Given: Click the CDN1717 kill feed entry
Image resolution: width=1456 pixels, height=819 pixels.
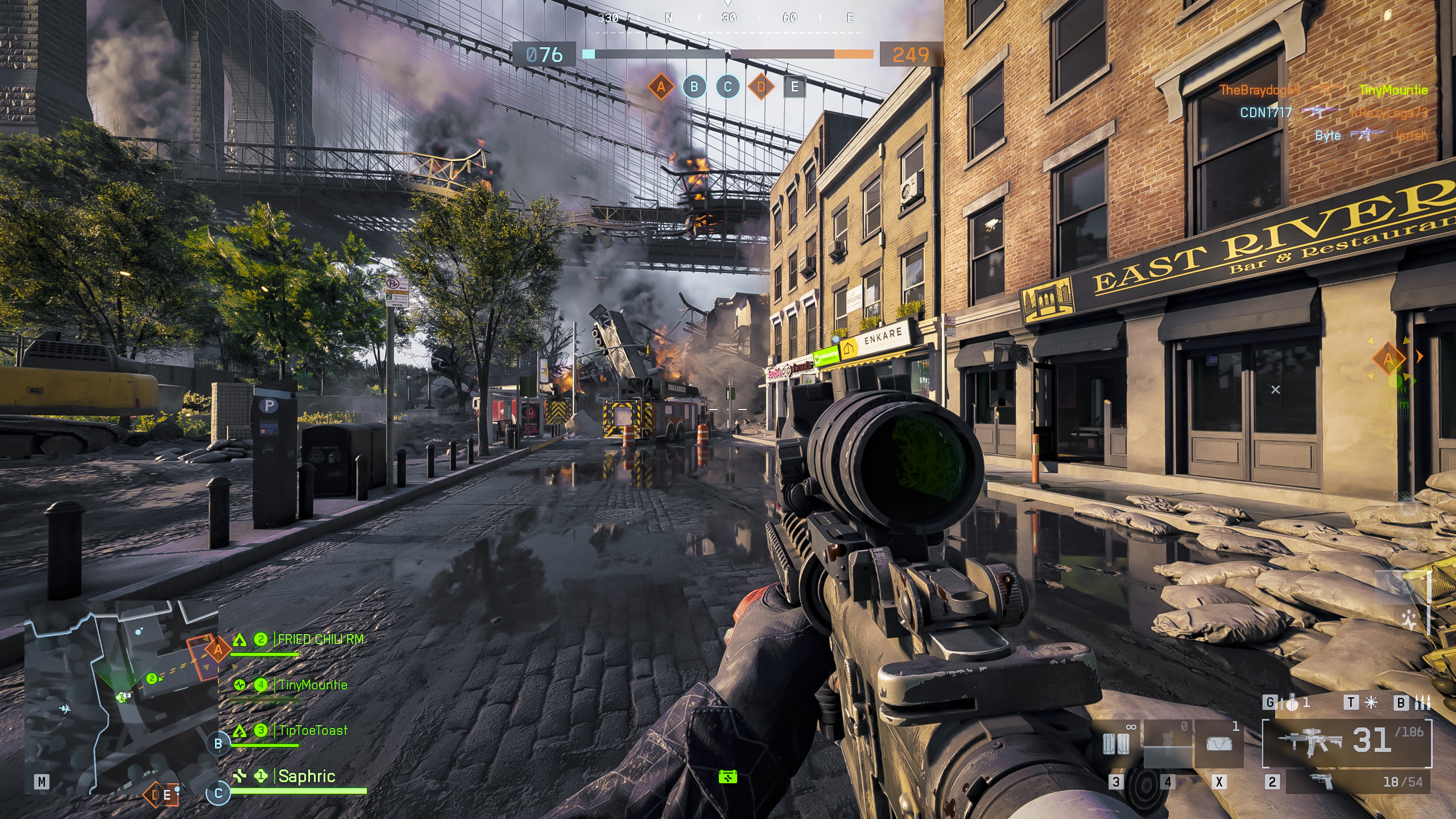Looking at the screenshot, I should [1266, 113].
